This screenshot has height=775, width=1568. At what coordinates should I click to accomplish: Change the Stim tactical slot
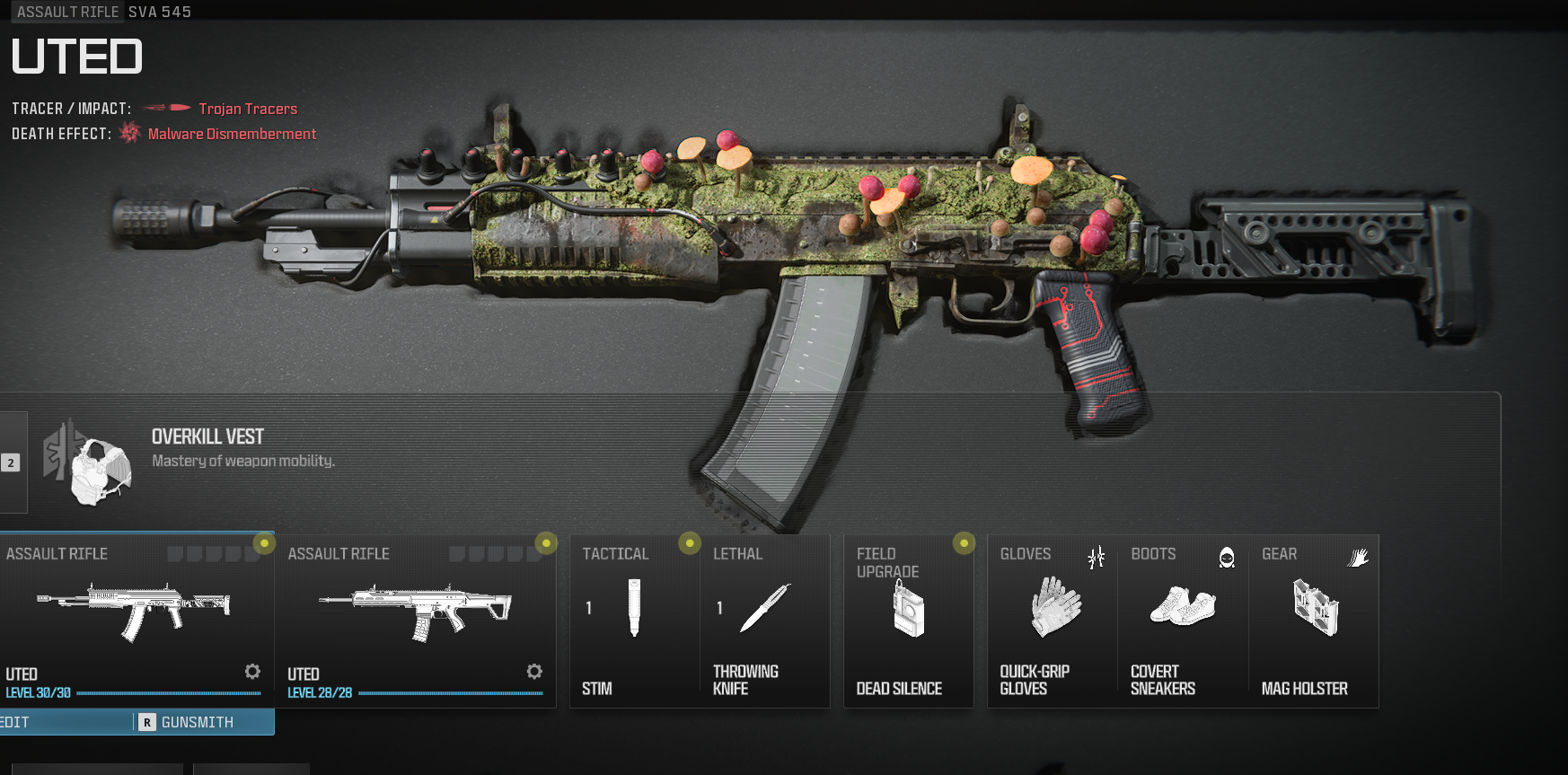coord(634,620)
